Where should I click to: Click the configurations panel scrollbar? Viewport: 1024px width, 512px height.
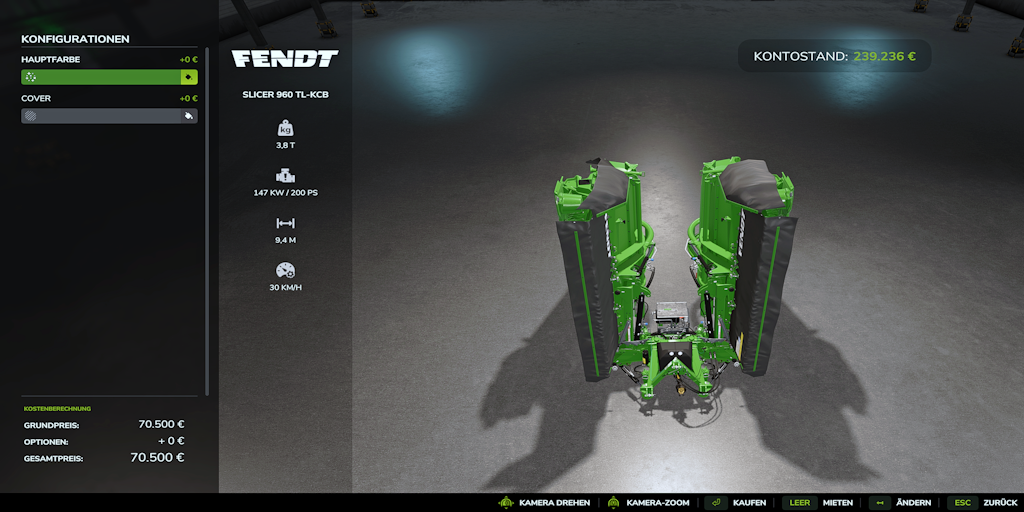(x=207, y=220)
